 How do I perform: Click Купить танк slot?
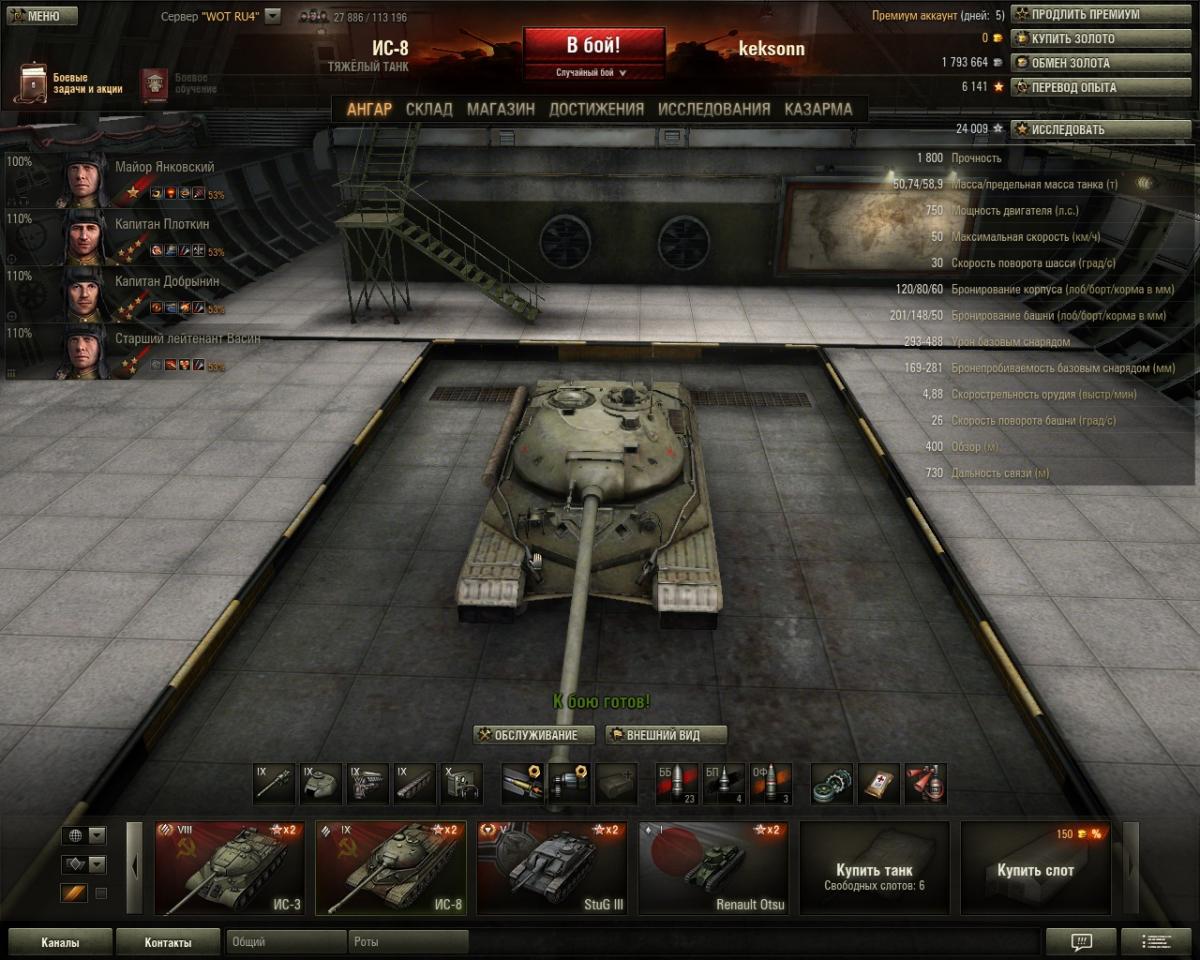coord(874,867)
